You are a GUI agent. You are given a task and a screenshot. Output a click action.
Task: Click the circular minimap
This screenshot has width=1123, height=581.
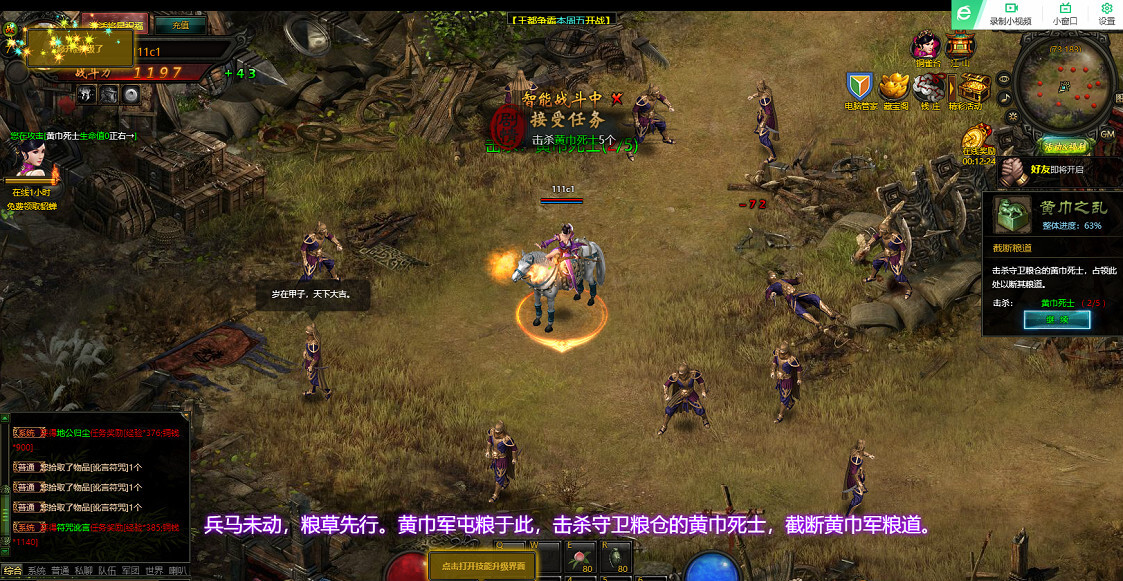[x=1064, y=84]
